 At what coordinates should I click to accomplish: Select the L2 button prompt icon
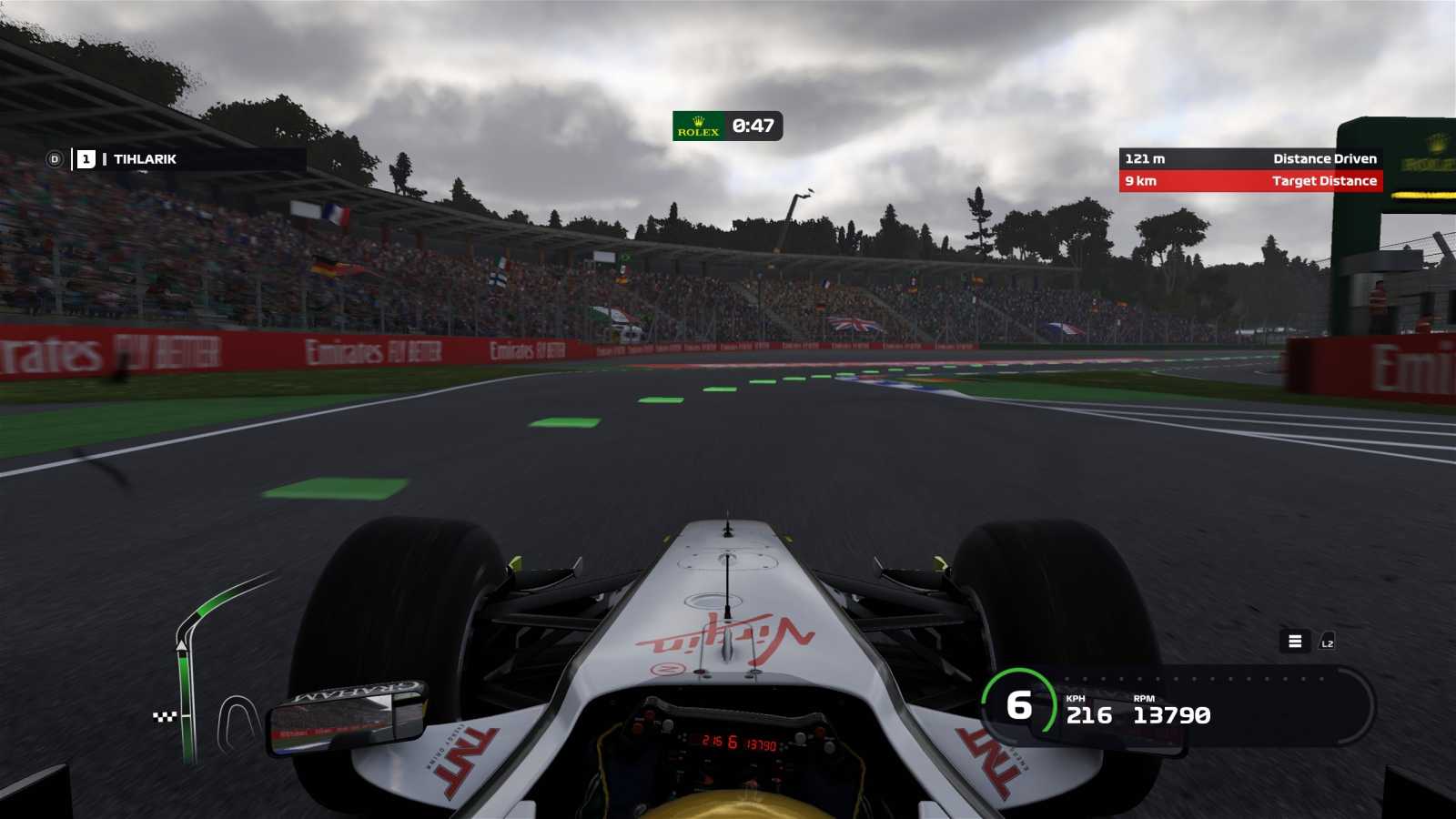1327,642
